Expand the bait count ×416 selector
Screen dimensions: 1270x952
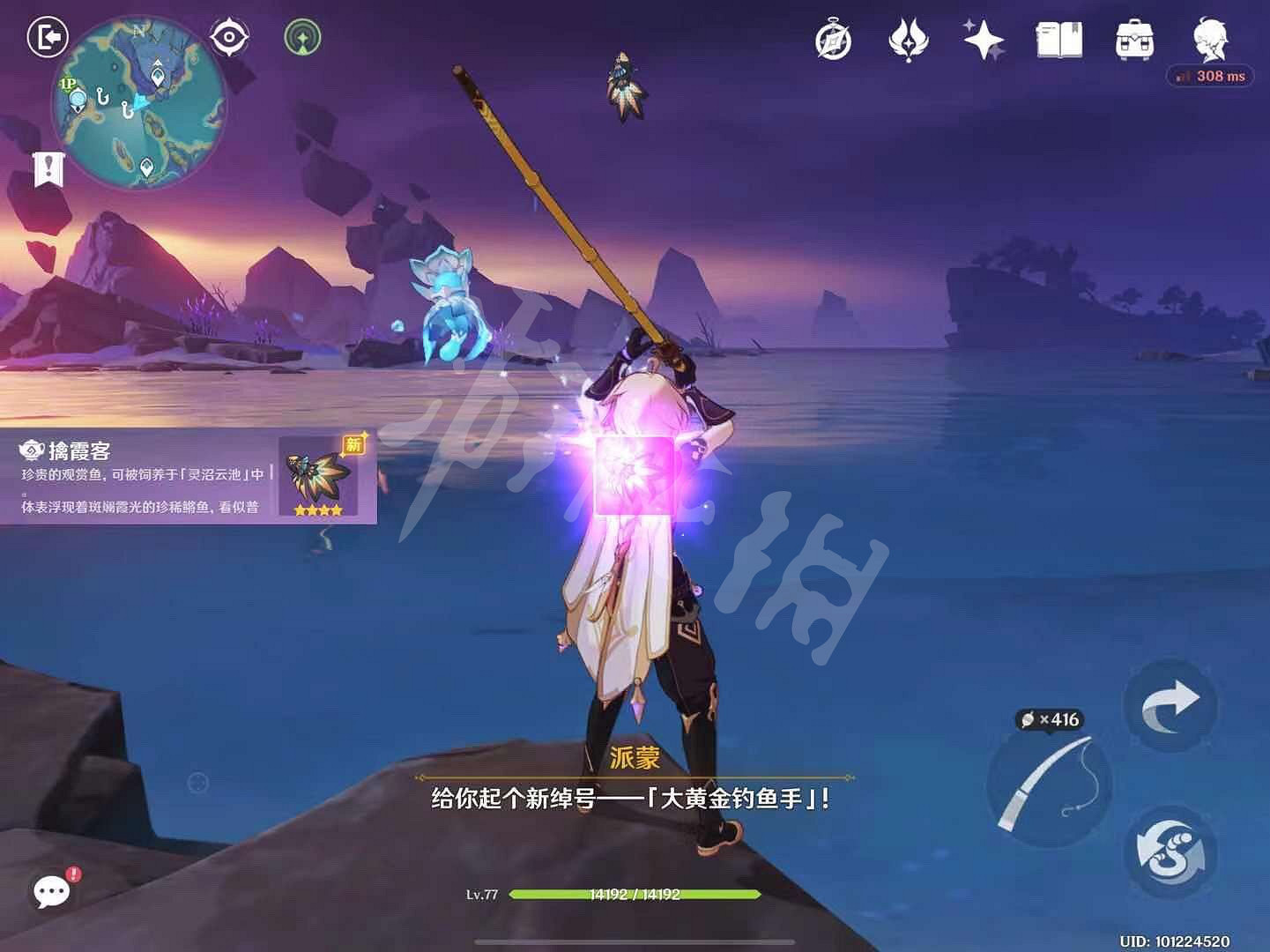(x=1056, y=719)
